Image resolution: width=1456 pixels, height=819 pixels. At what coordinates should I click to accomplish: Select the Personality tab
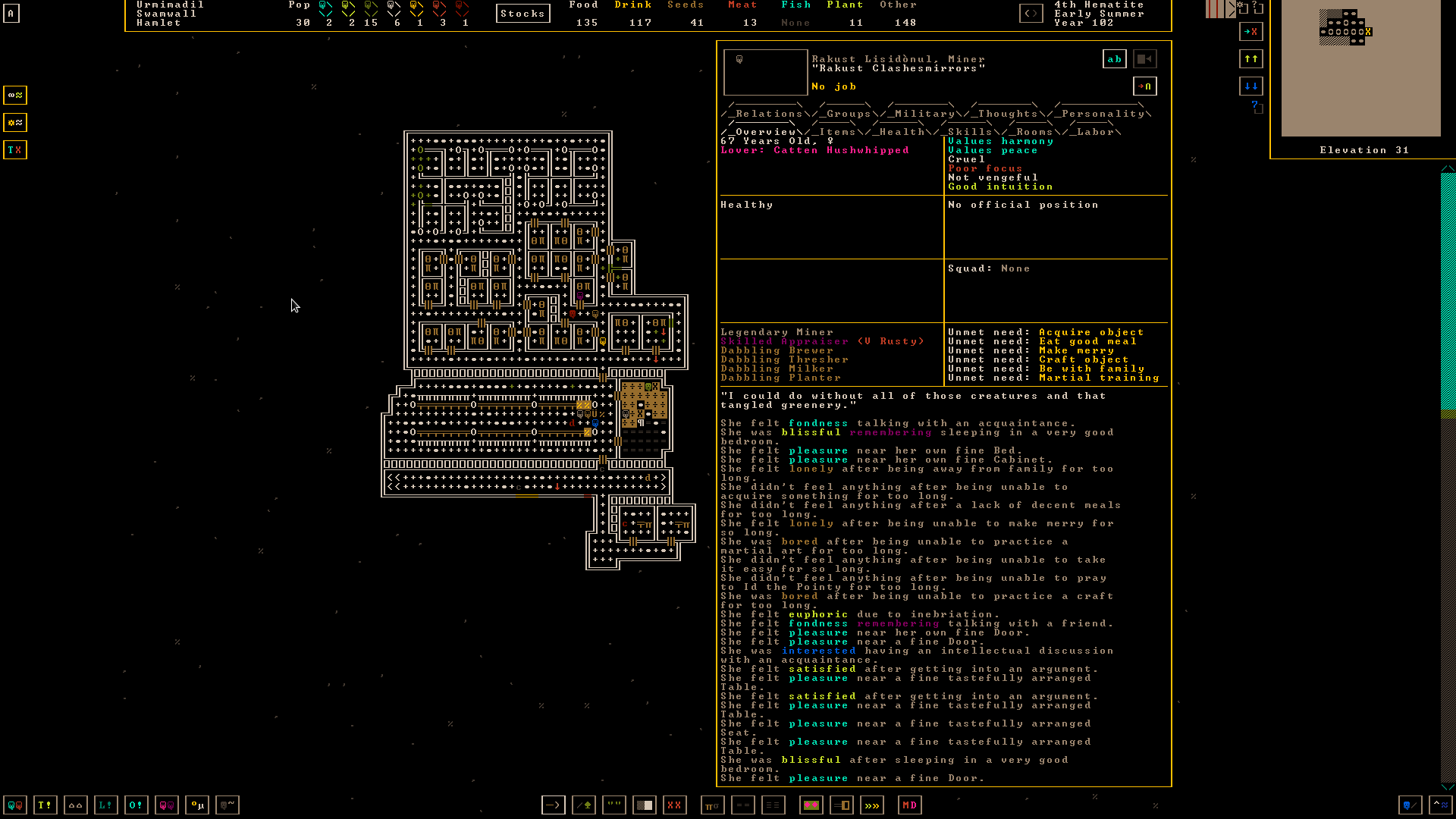[1103, 114]
